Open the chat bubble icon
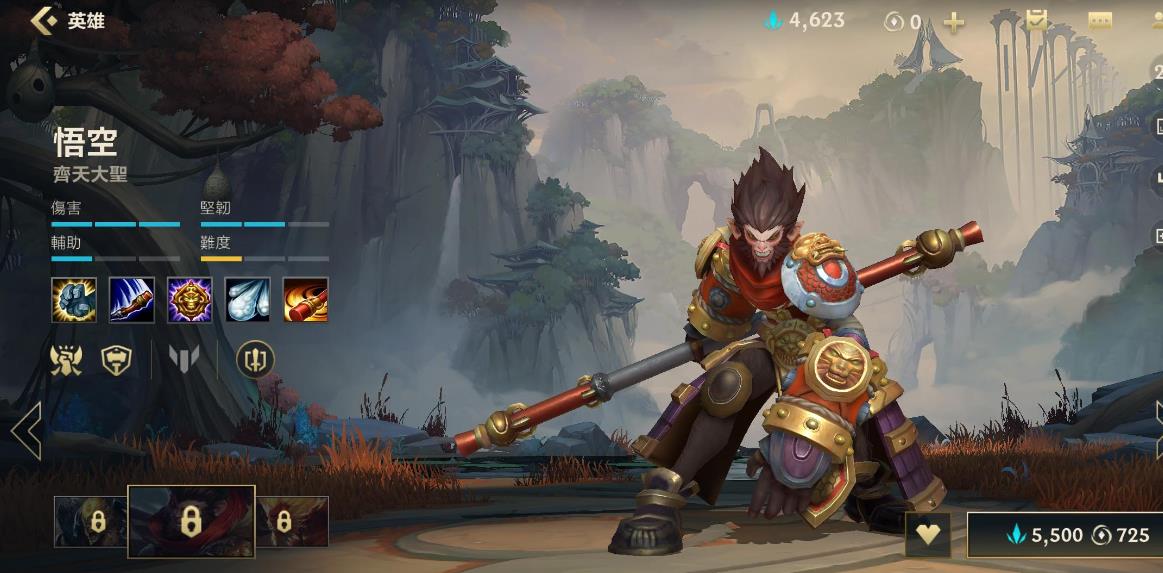The width and height of the screenshot is (1163, 573). tap(1100, 21)
